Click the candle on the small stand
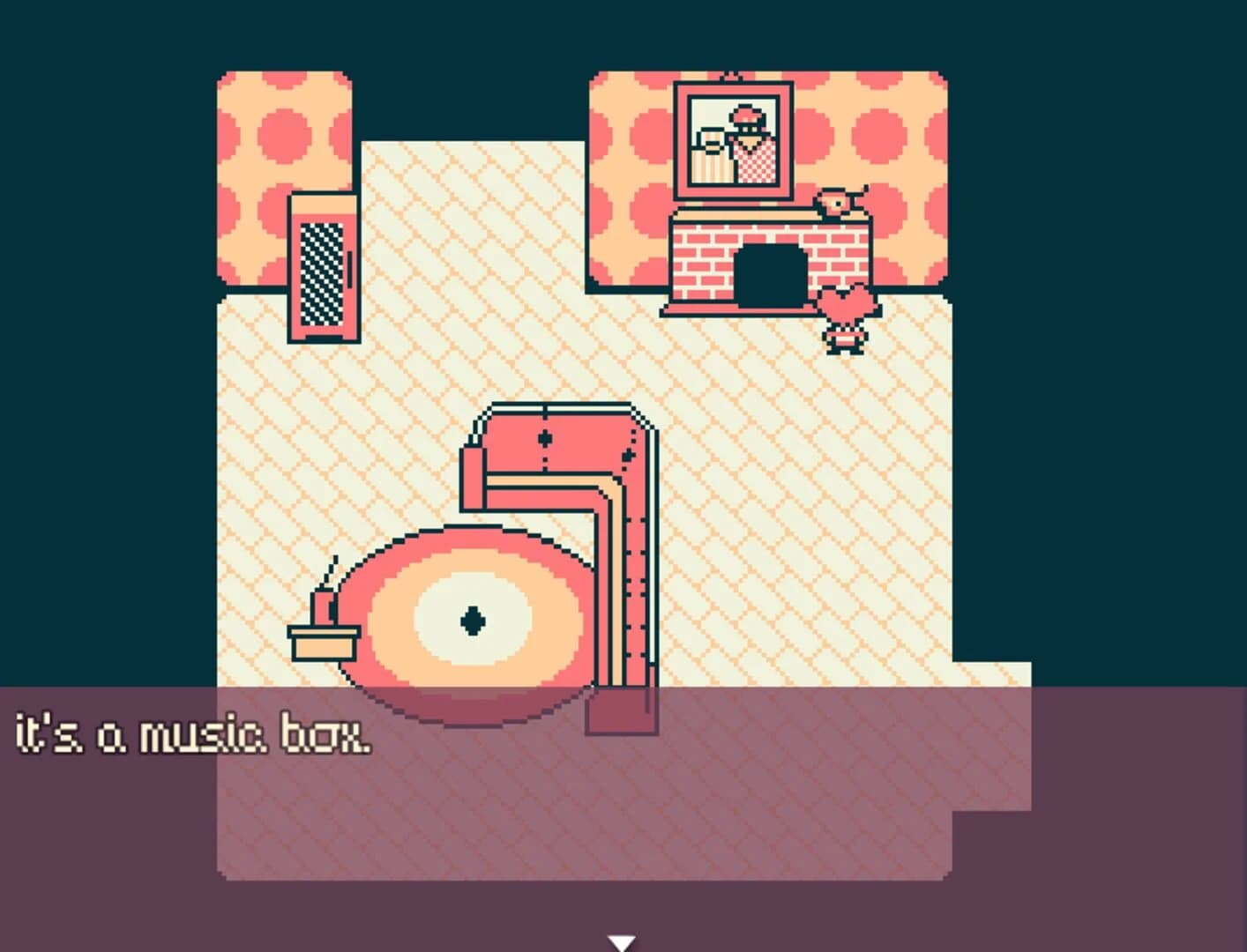 pos(322,608)
